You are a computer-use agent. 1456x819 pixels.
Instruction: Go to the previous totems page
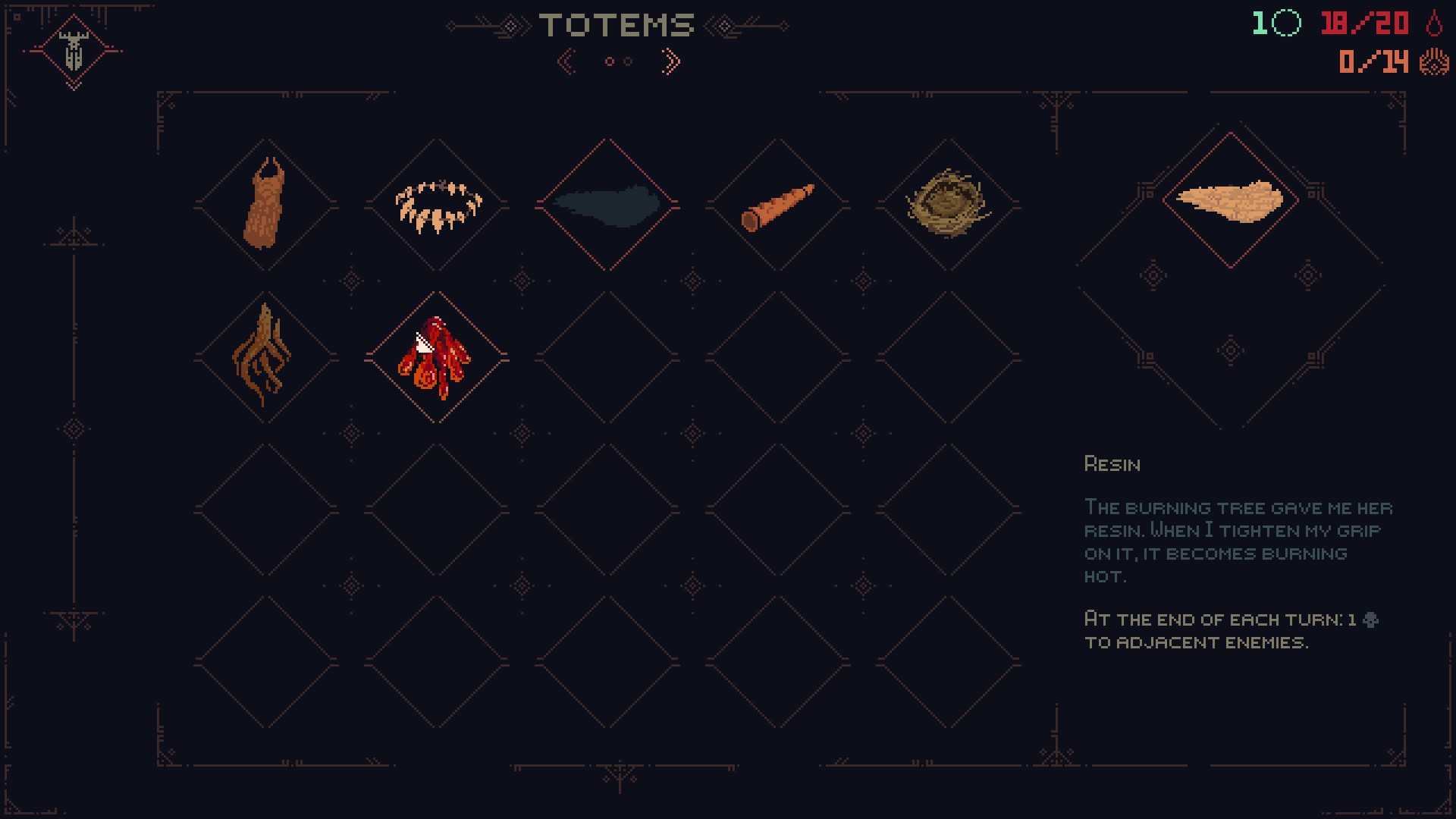pos(566,61)
